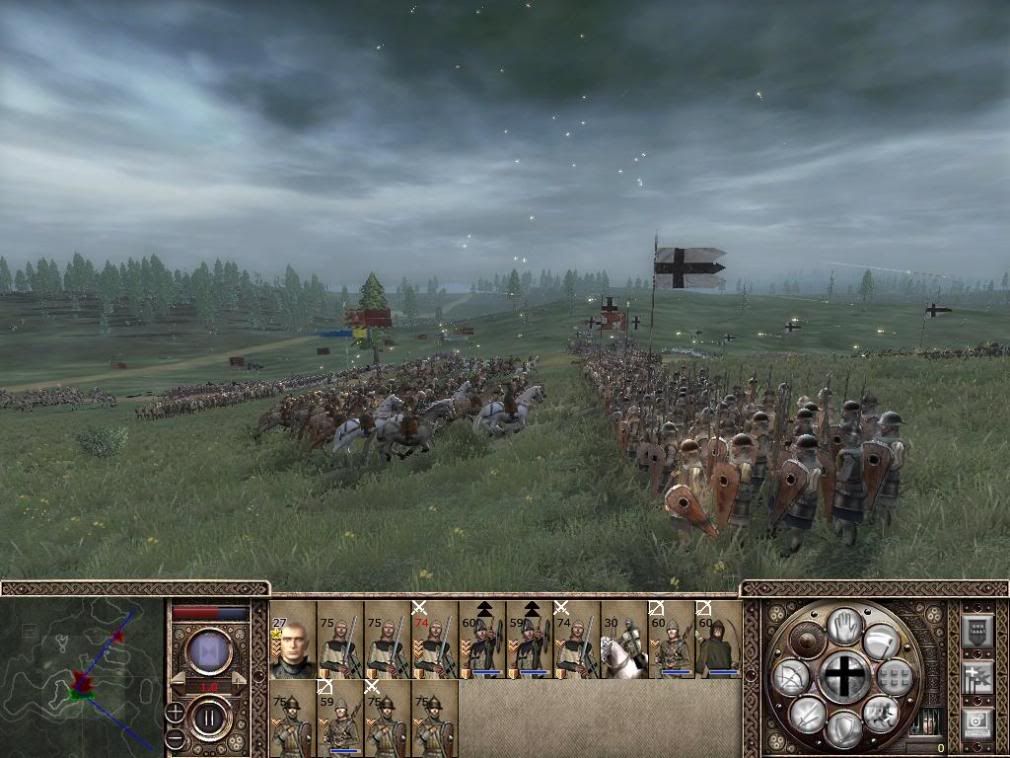Zoom in the minimap with the plus button
The height and width of the screenshot is (758, 1010).
click(175, 712)
